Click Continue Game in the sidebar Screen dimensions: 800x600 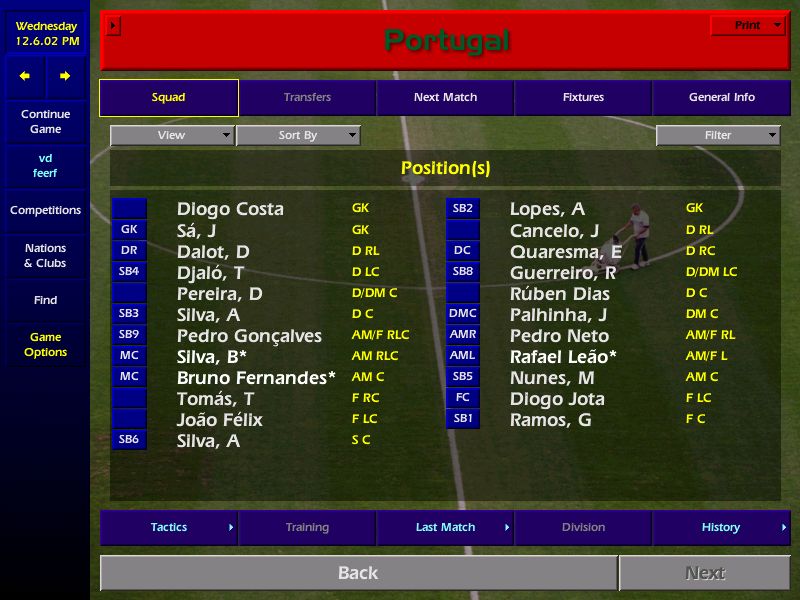45,122
